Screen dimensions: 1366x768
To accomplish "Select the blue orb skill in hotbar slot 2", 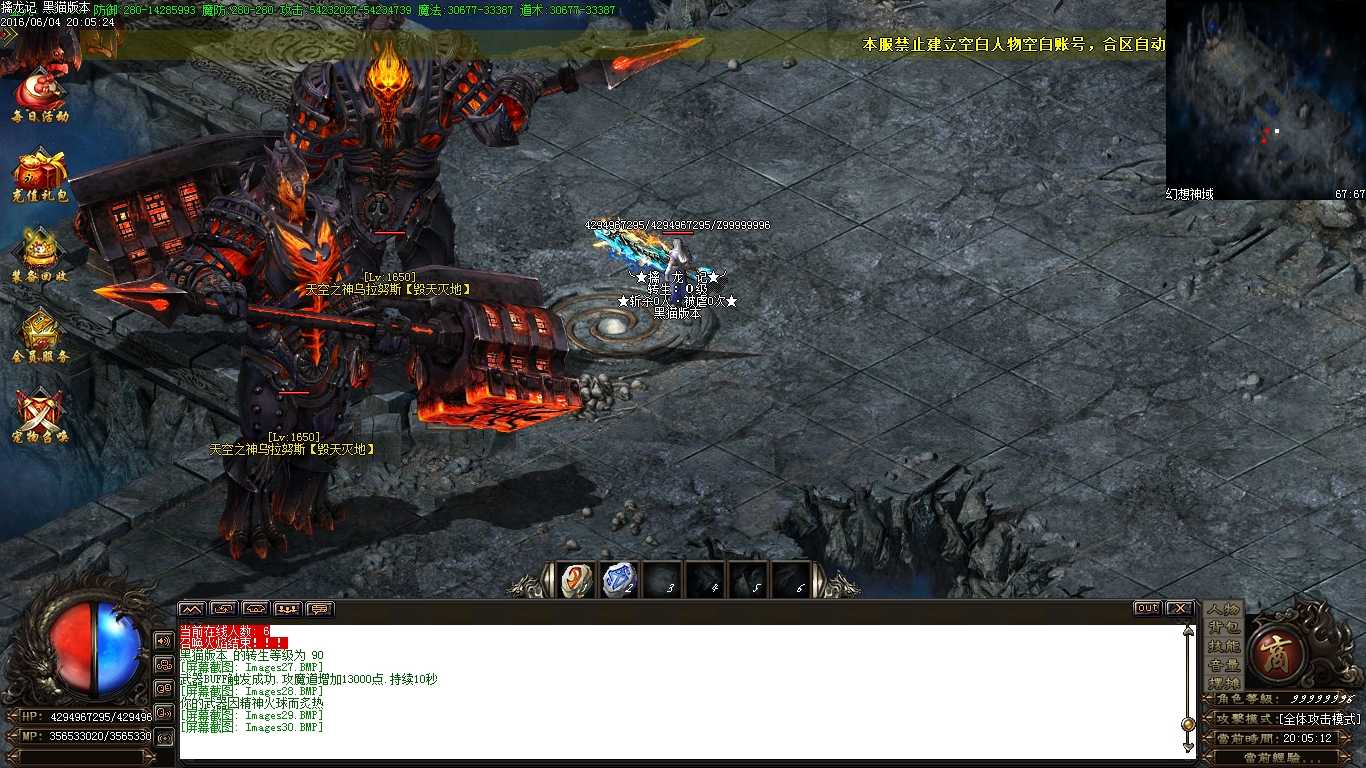I will point(618,579).
